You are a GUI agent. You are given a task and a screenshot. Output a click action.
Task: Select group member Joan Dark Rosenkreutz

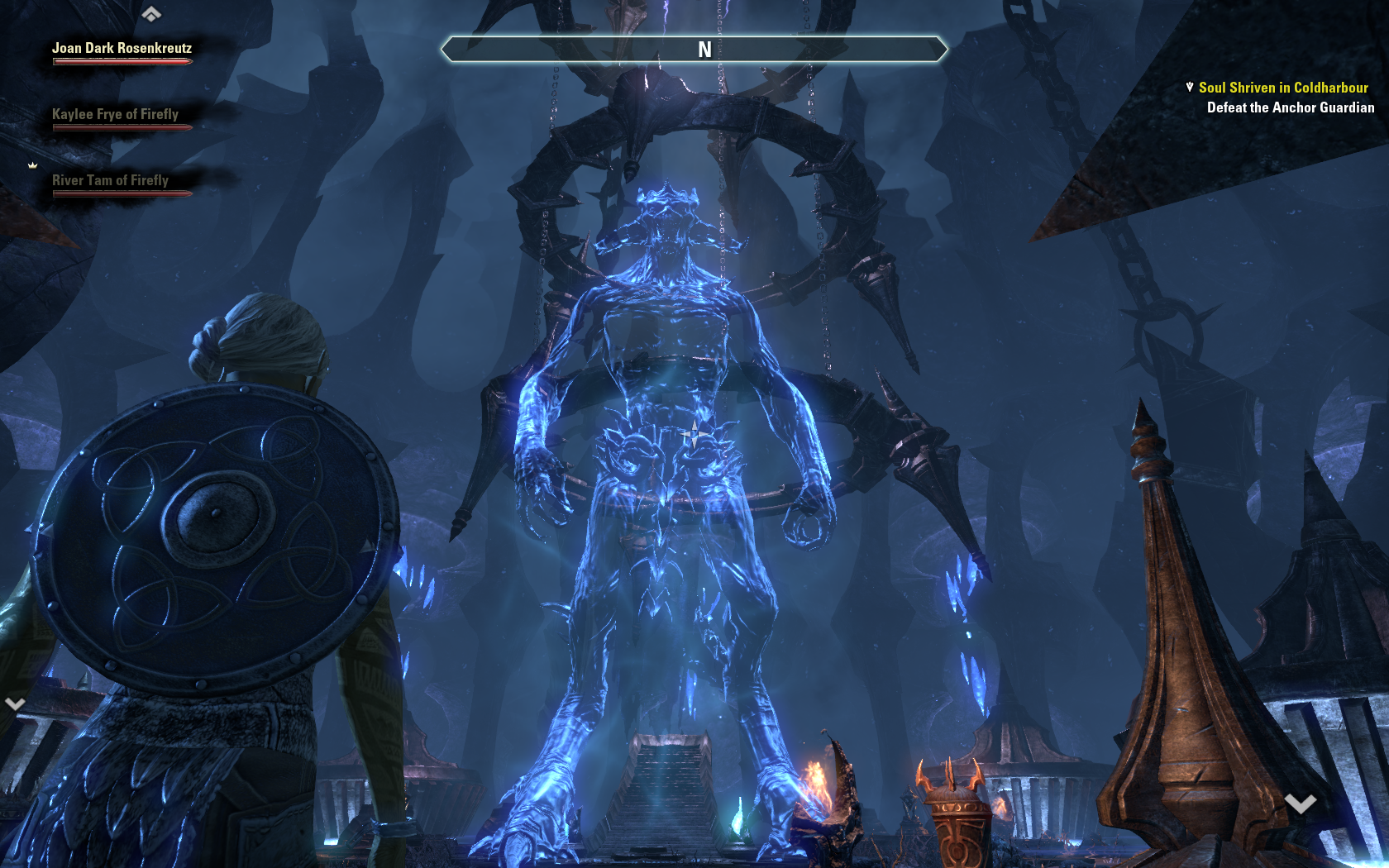coord(122,48)
